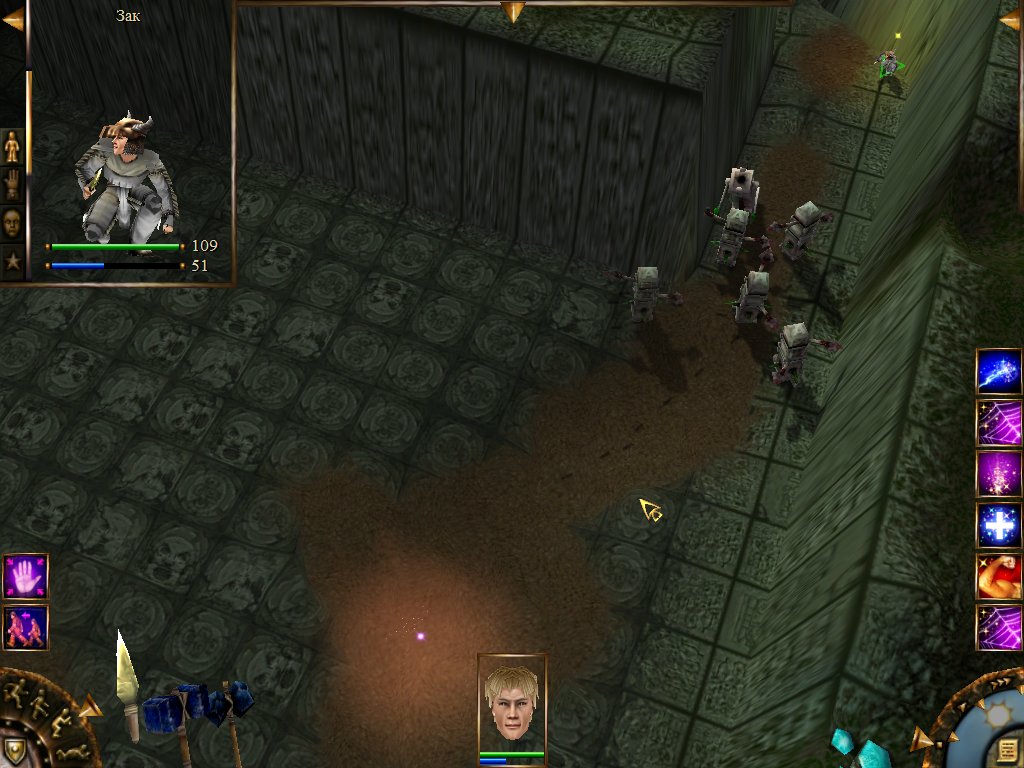
Task: Toggle the golden shield button
Action: point(14,750)
